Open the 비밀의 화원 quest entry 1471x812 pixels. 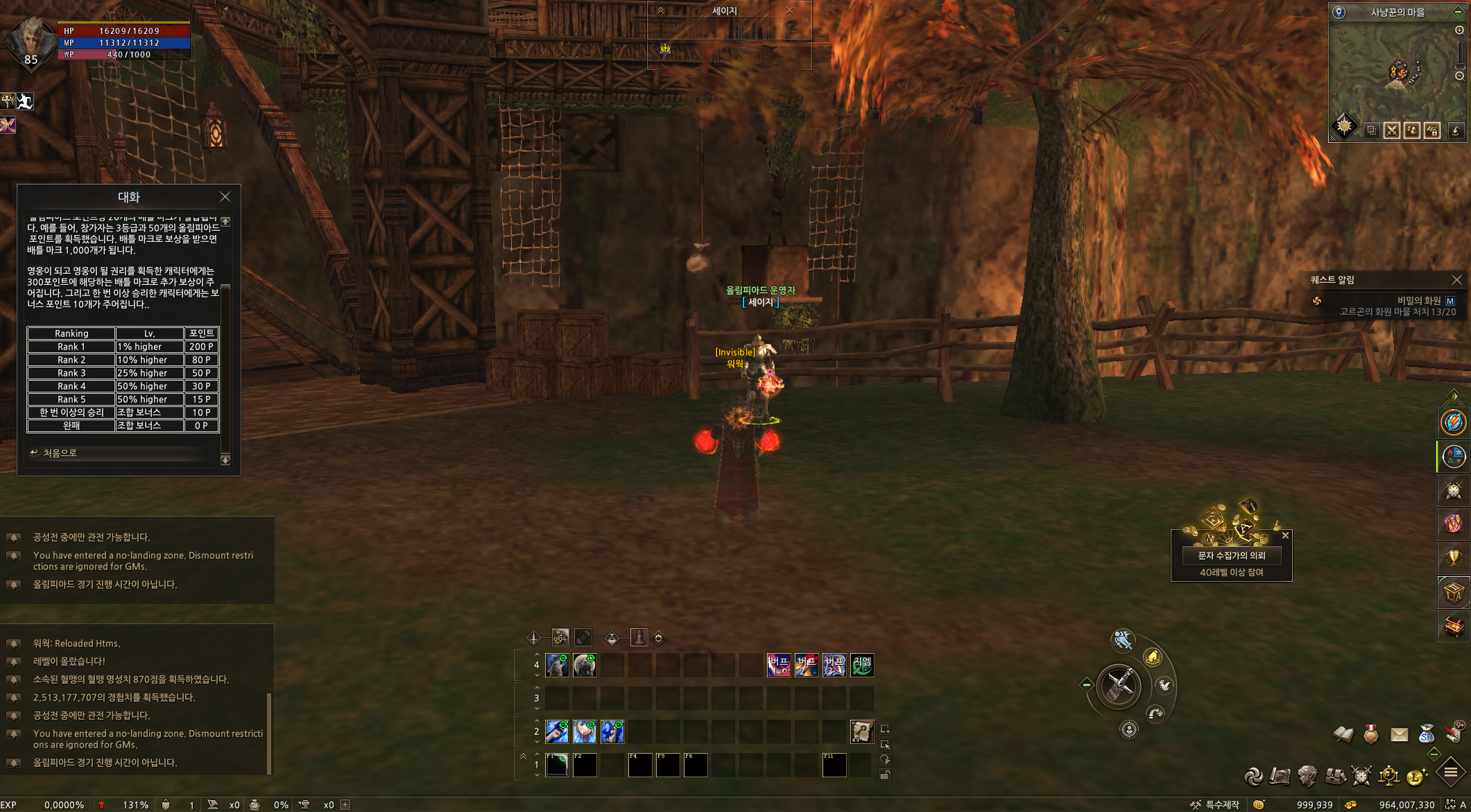point(1418,300)
